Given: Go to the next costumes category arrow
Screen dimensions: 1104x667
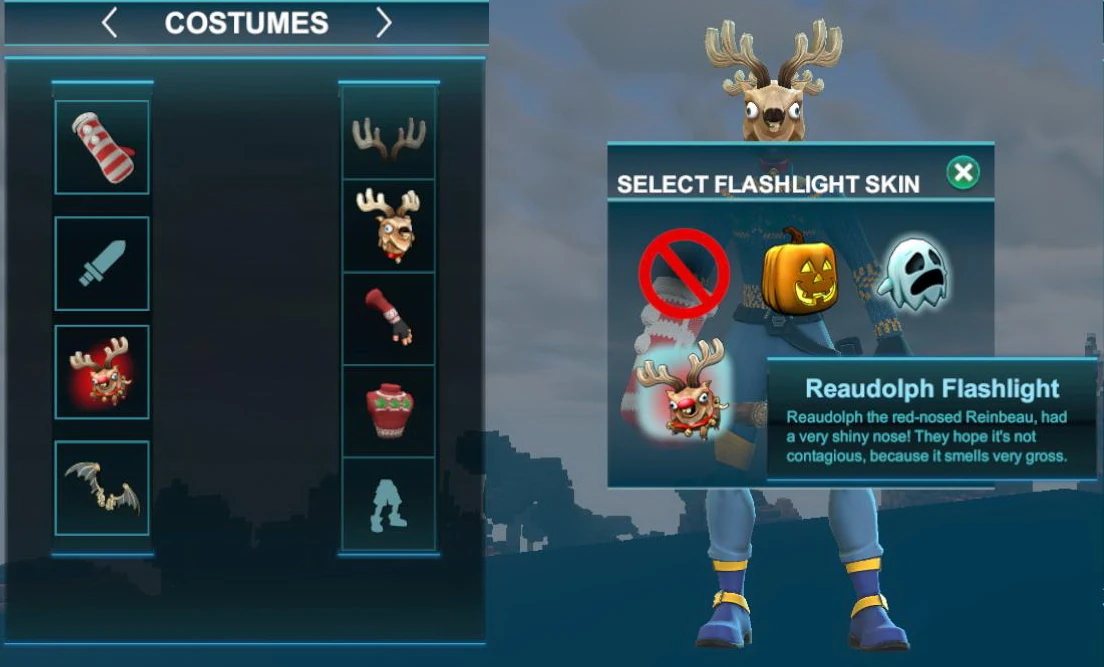Looking at the screenshot, I should tap(383, 23).
